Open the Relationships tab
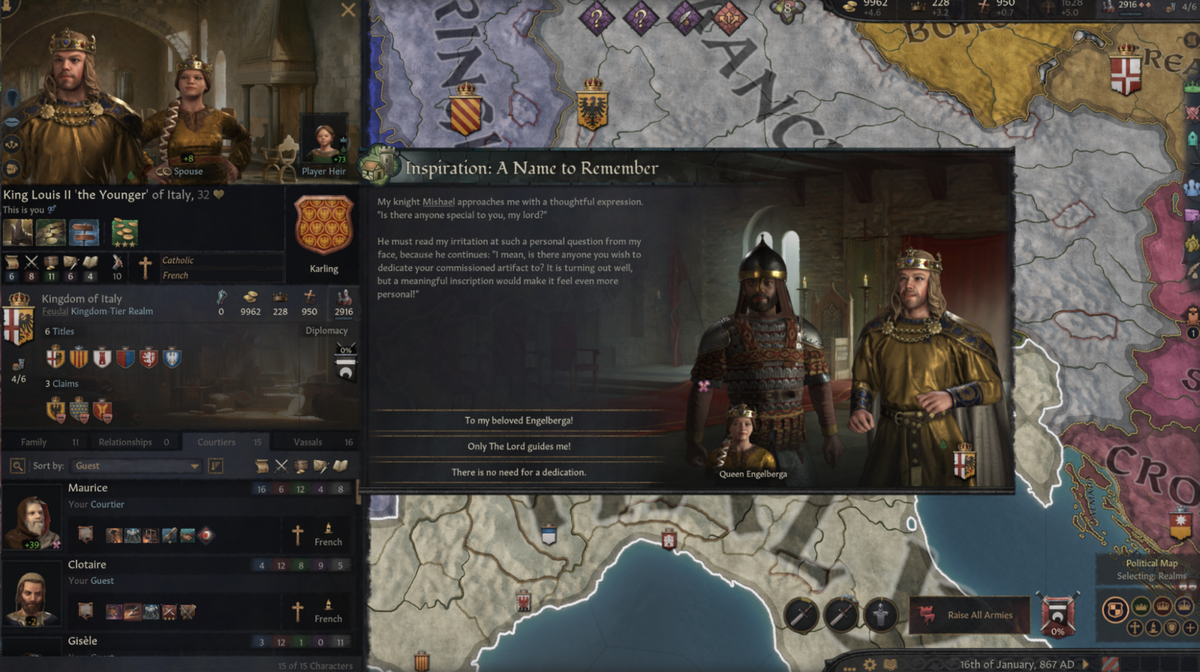 (125, 442)
